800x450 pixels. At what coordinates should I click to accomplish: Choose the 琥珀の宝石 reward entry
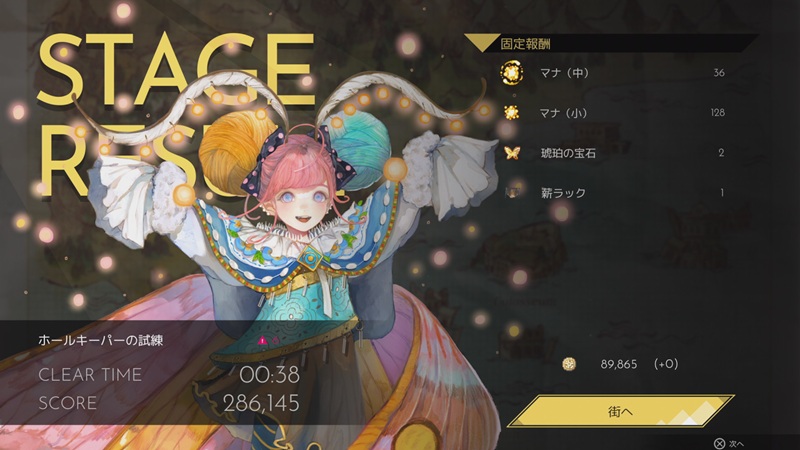(x=615, y=153)
